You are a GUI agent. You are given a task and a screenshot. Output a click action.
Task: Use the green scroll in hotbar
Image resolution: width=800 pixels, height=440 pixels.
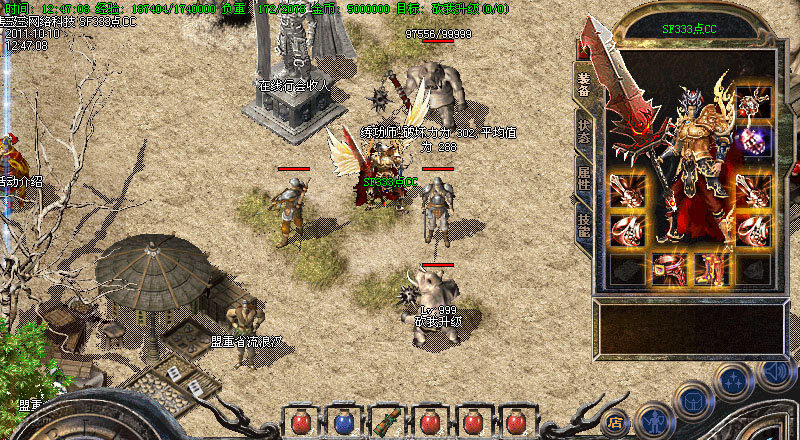[387, 421]
